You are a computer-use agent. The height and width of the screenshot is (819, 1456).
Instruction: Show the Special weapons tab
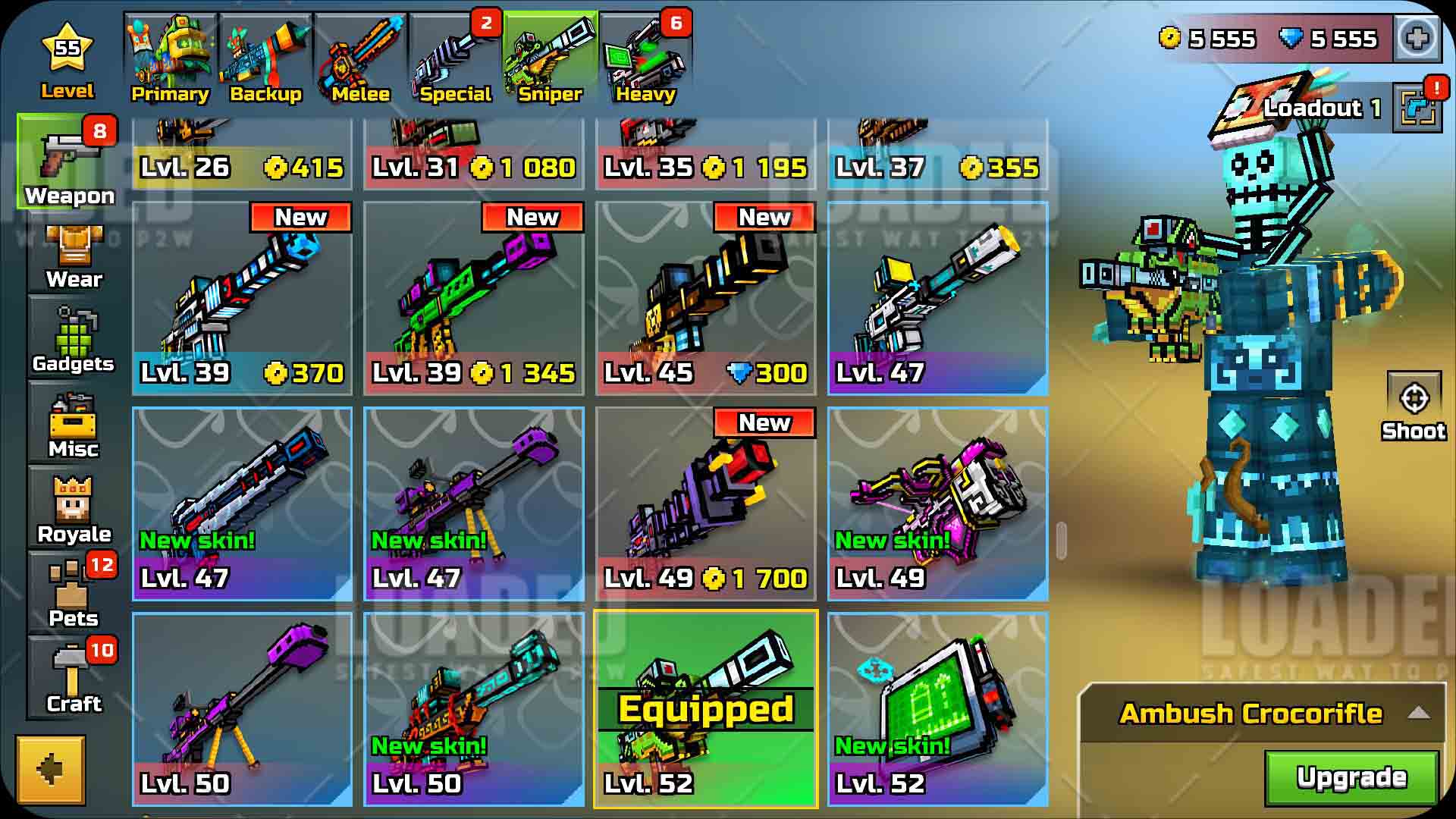(x=455, y=59)
